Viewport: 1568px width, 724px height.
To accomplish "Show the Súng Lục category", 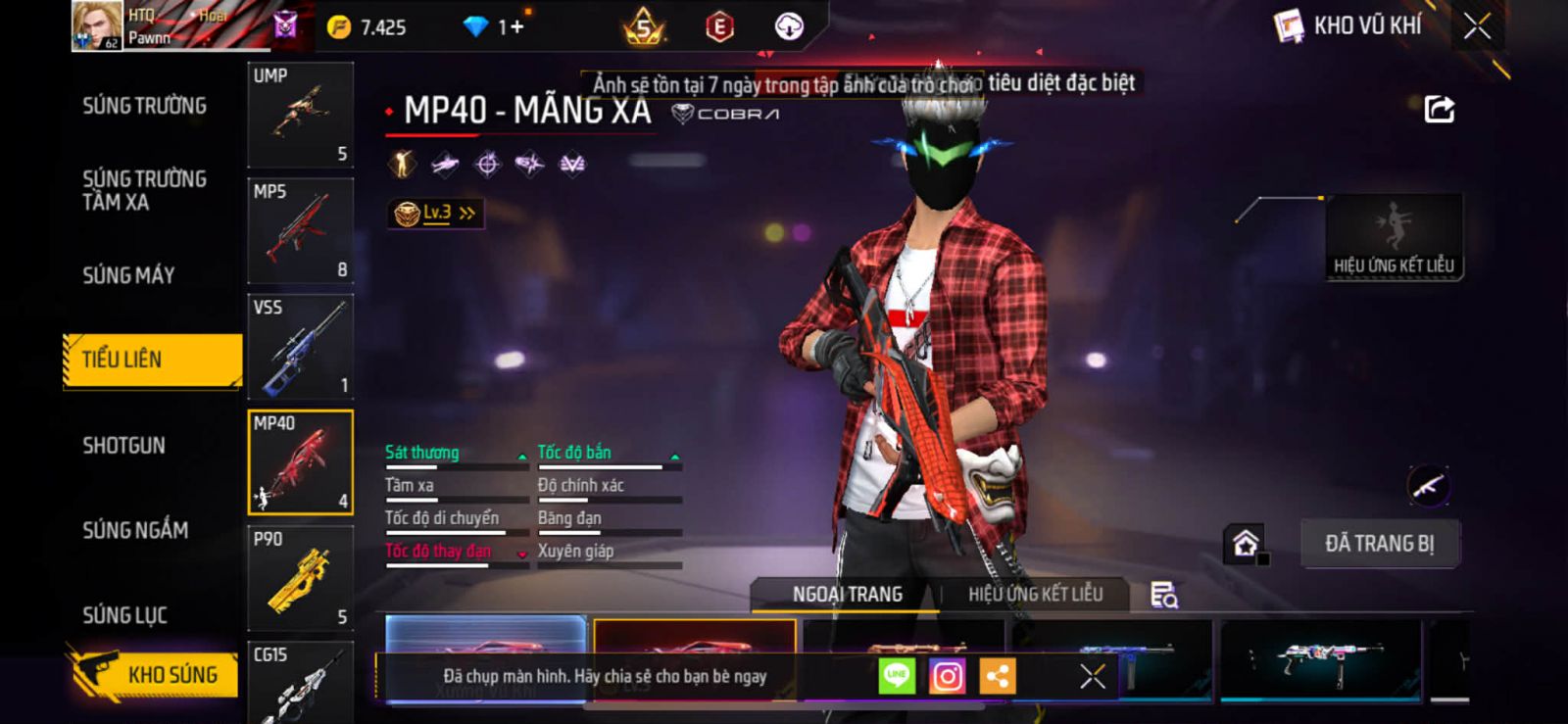I will pos(124,615).
